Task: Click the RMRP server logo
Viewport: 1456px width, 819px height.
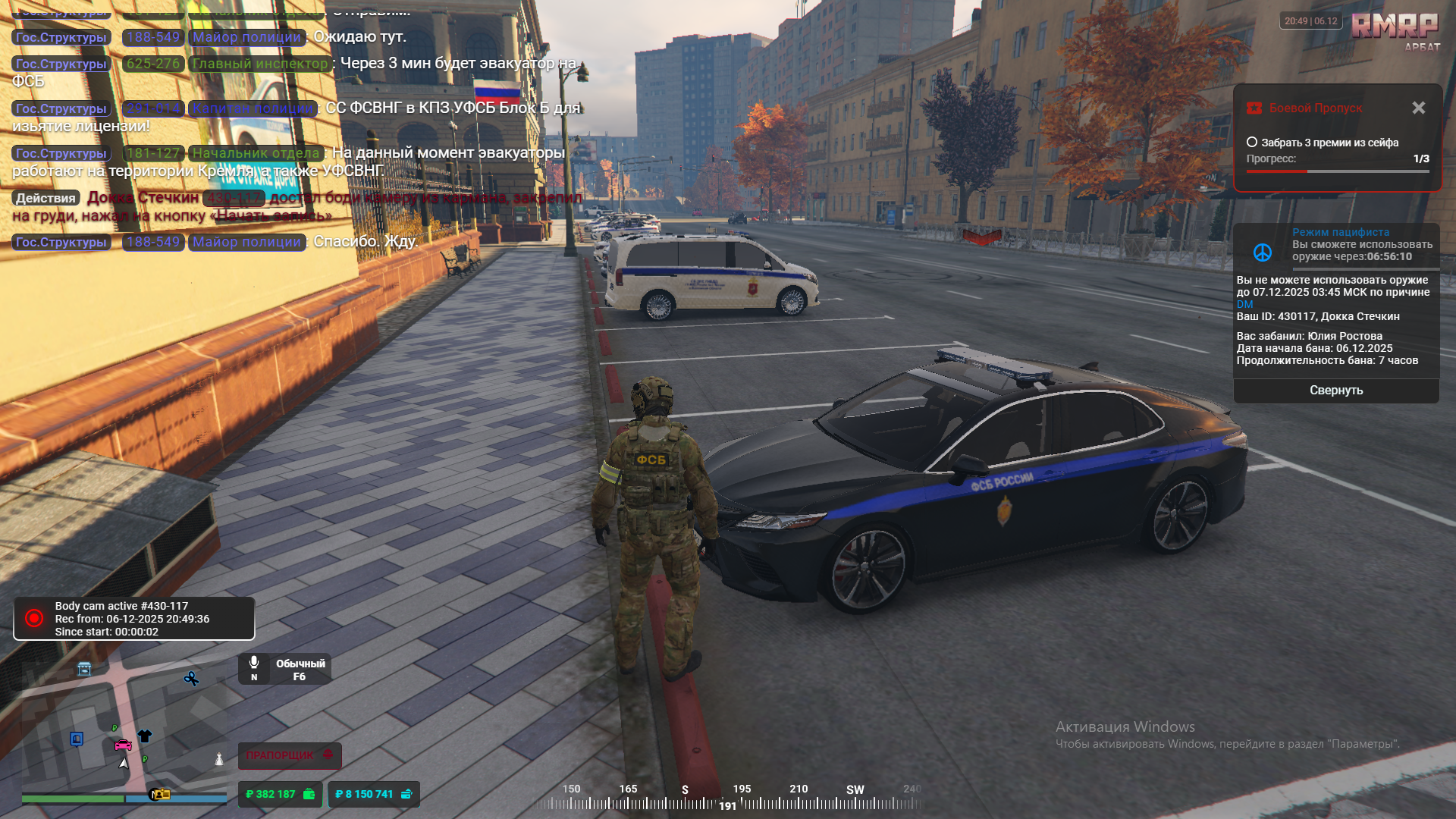Action: click(x=1394, y=26)
